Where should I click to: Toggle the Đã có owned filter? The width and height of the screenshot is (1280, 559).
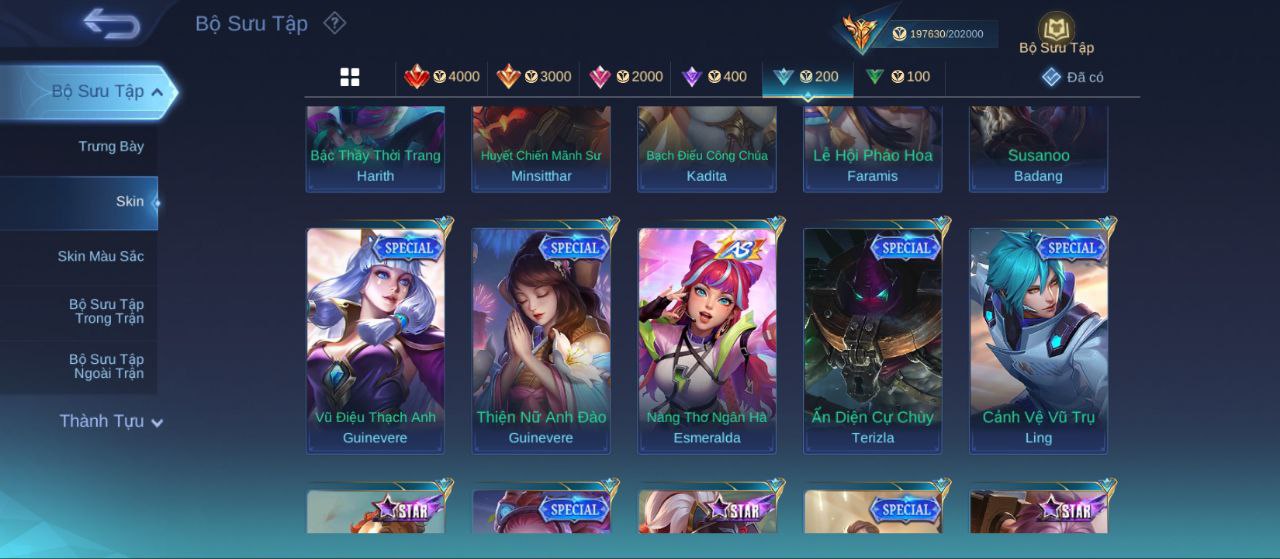click(1072, 77)
